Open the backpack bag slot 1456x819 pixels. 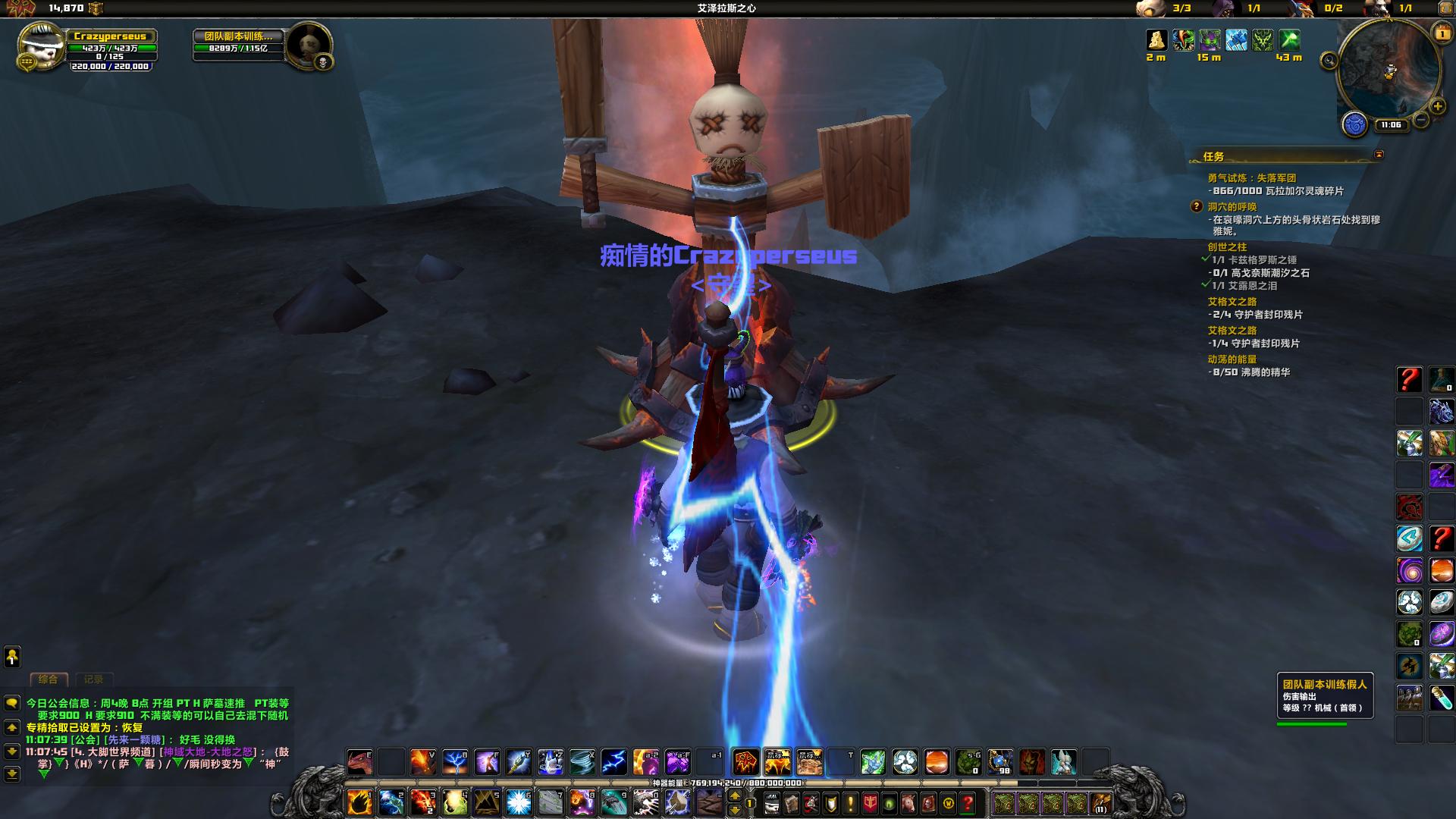point(1100,802)
